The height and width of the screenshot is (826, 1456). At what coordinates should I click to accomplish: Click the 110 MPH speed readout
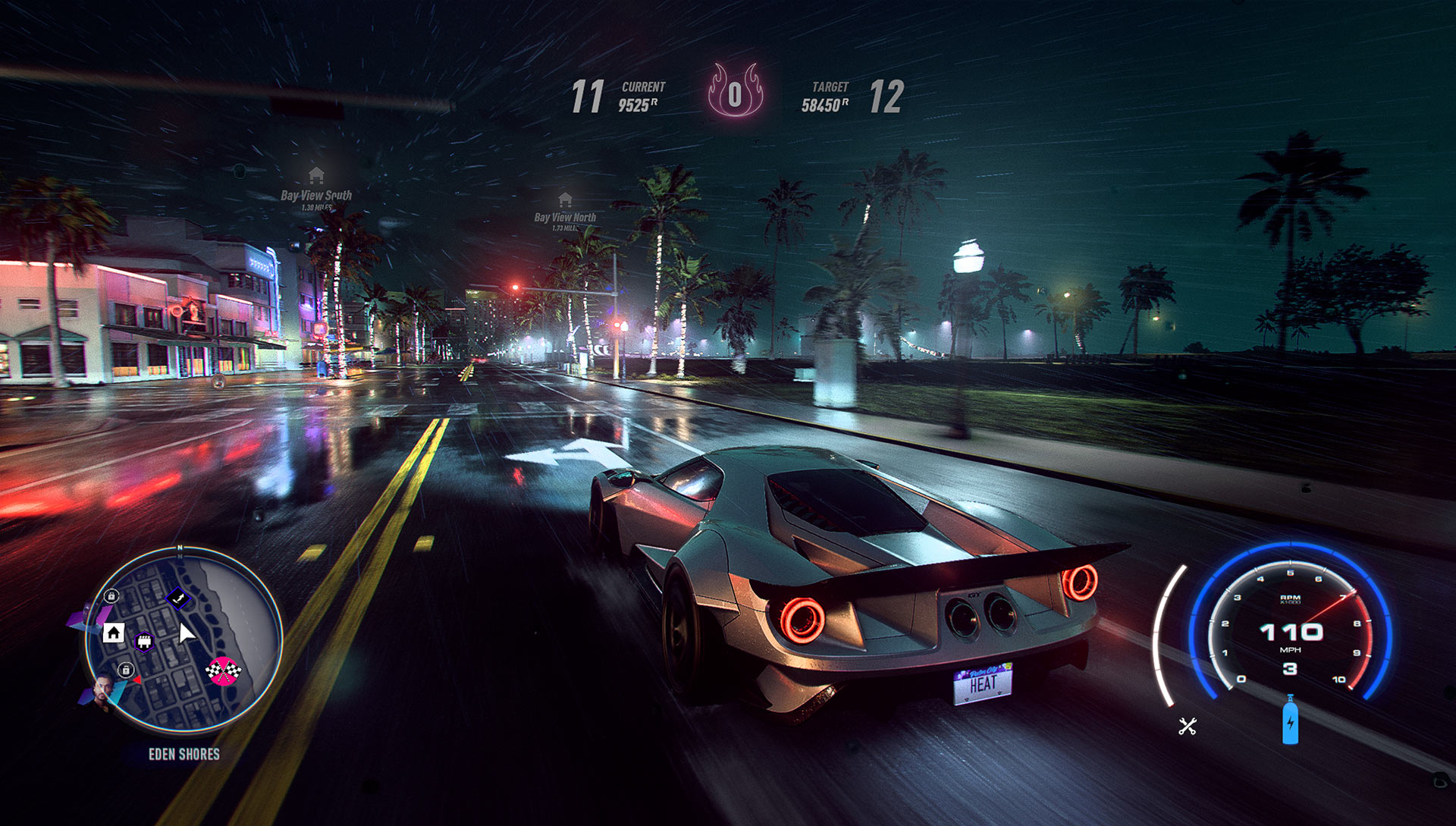[1291, 632]
